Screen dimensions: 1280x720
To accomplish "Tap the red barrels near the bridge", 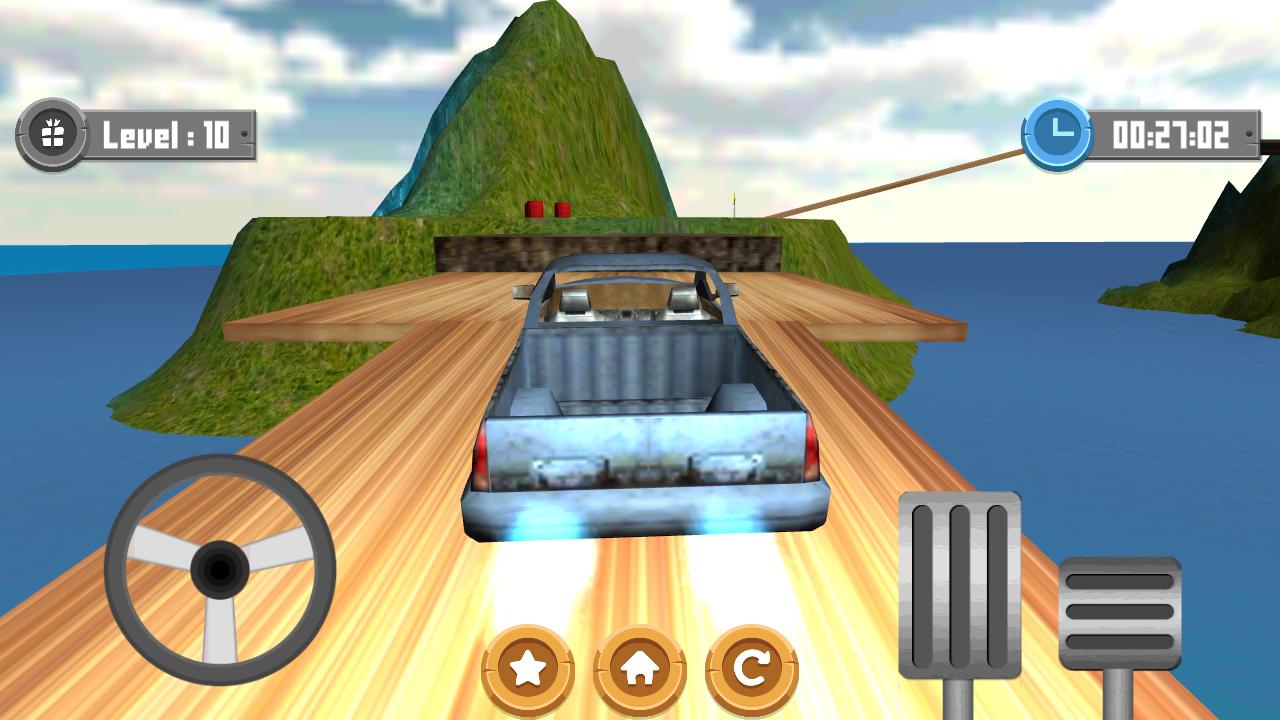I will 548,211.
